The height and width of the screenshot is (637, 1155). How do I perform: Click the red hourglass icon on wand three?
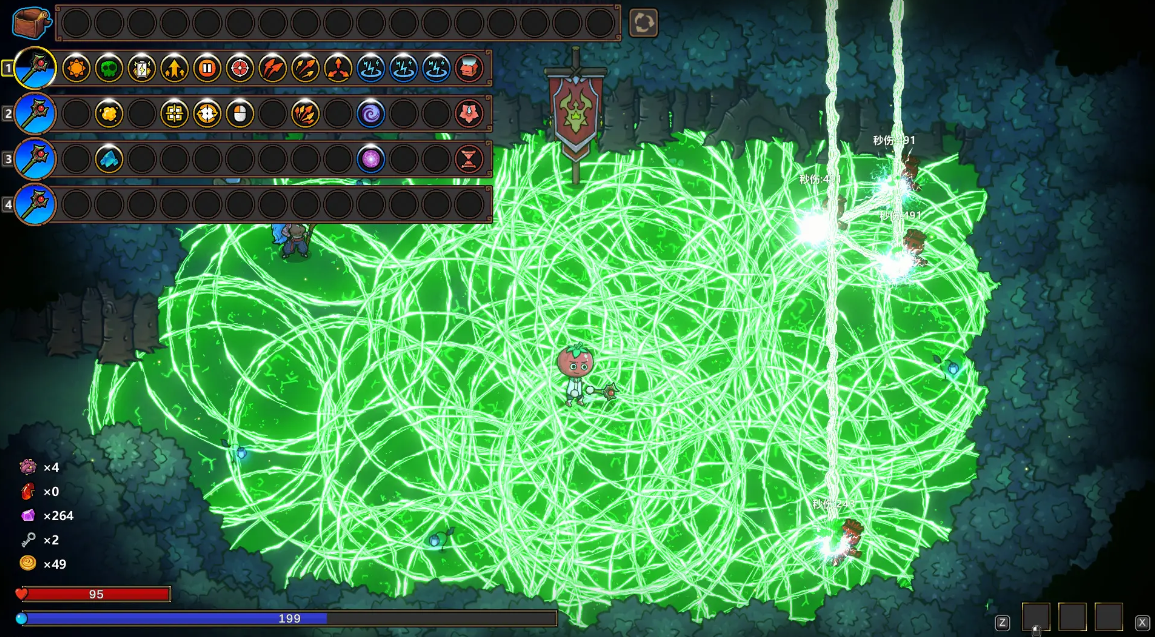(x=469, y=158)
